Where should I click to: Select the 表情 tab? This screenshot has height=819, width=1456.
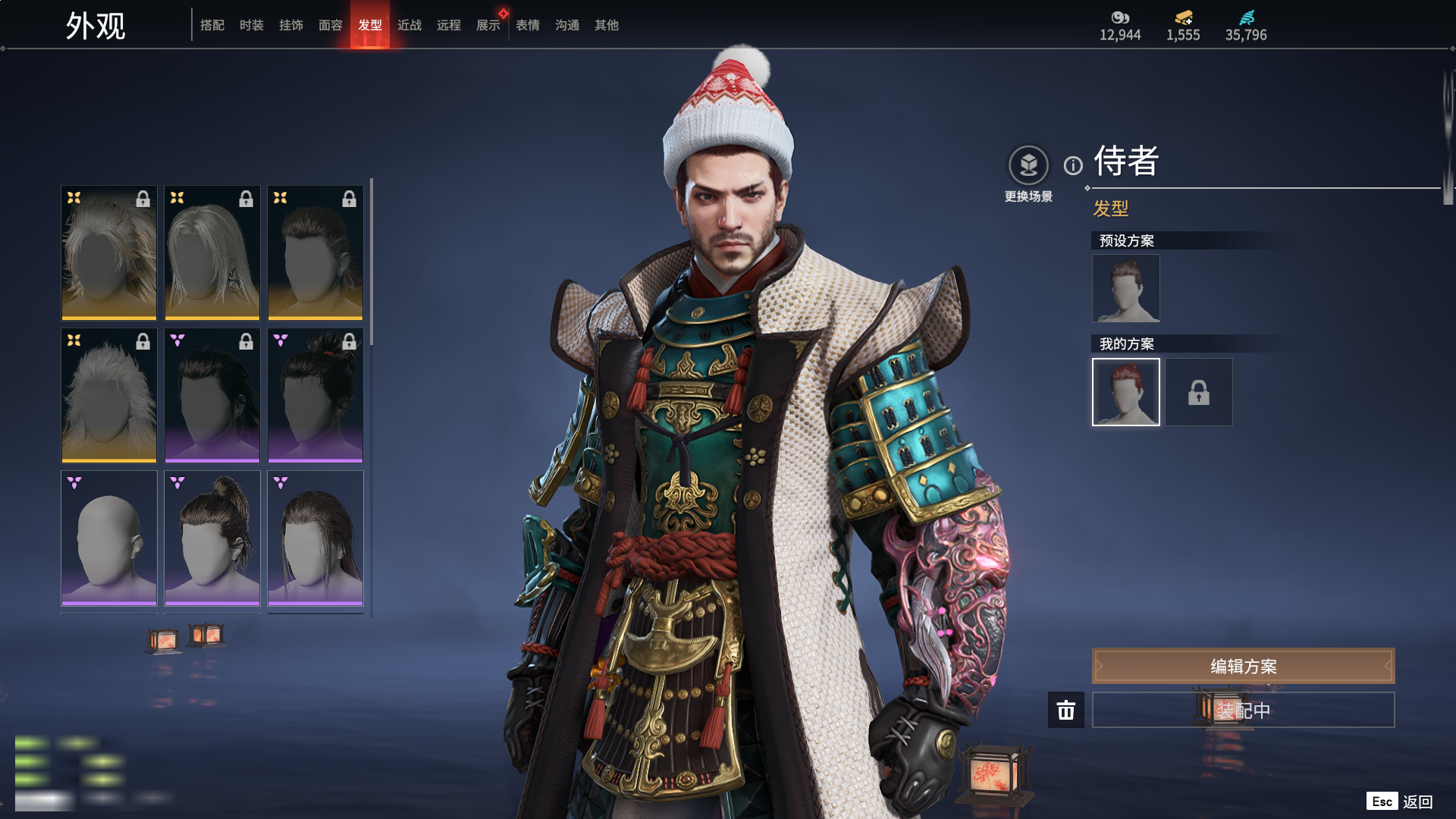528,25
